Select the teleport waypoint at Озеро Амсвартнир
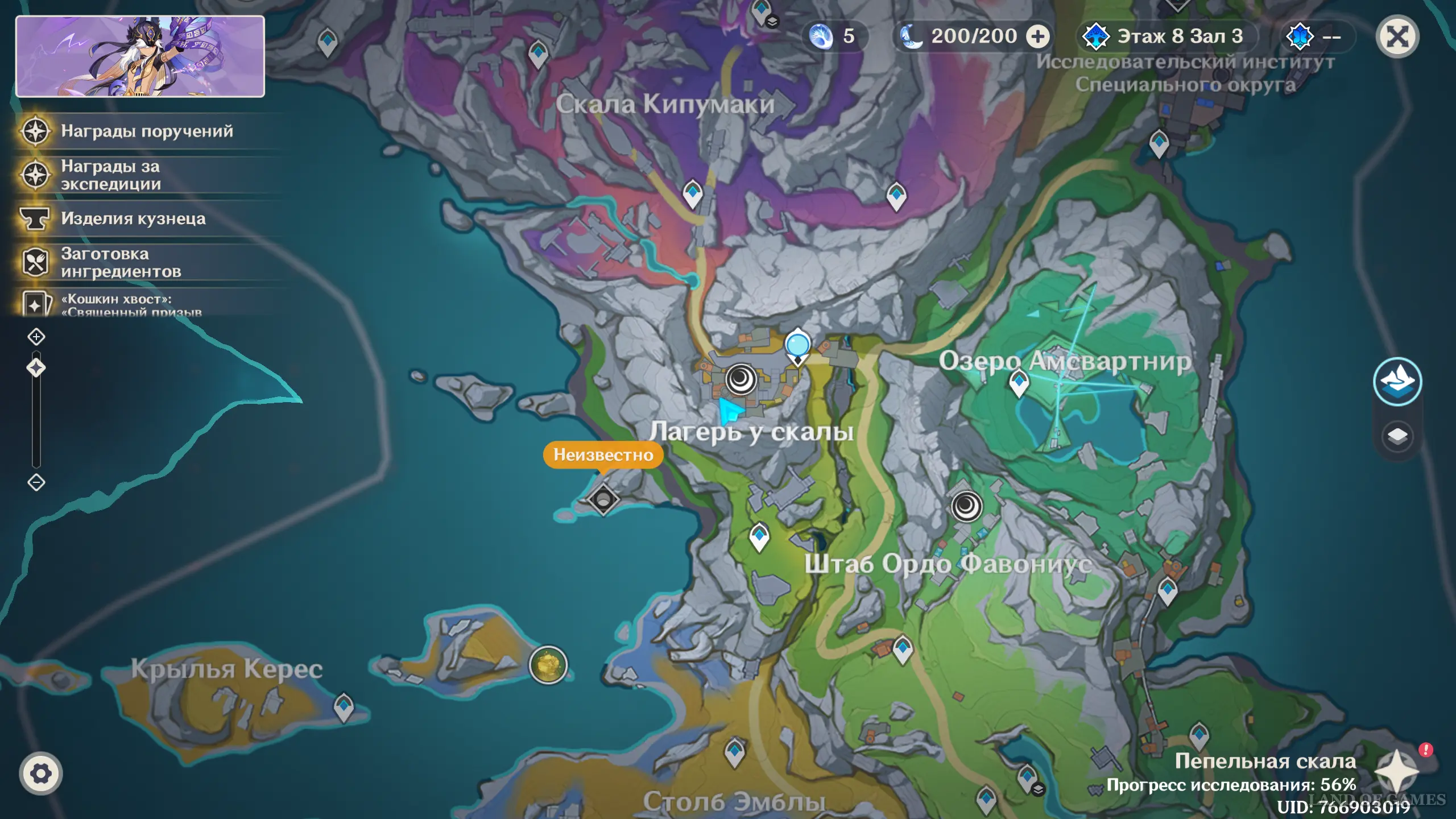 1019,383
